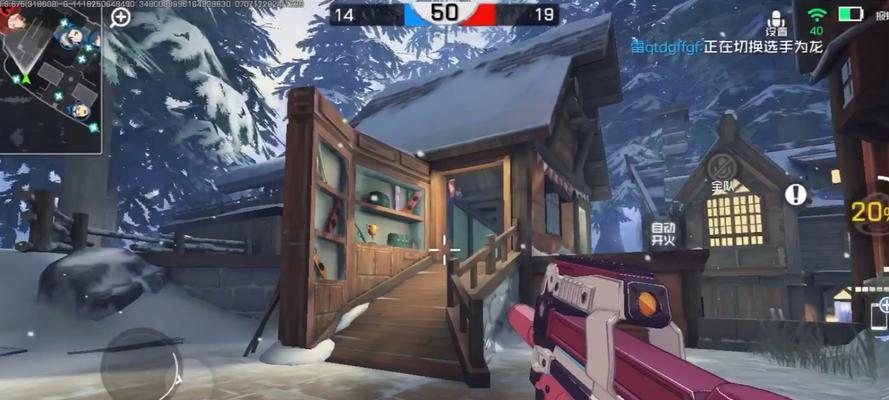The height and width of the screenshot is (400, 889).
Task: Tap the settings microphone icon
Action: point(776,22)
